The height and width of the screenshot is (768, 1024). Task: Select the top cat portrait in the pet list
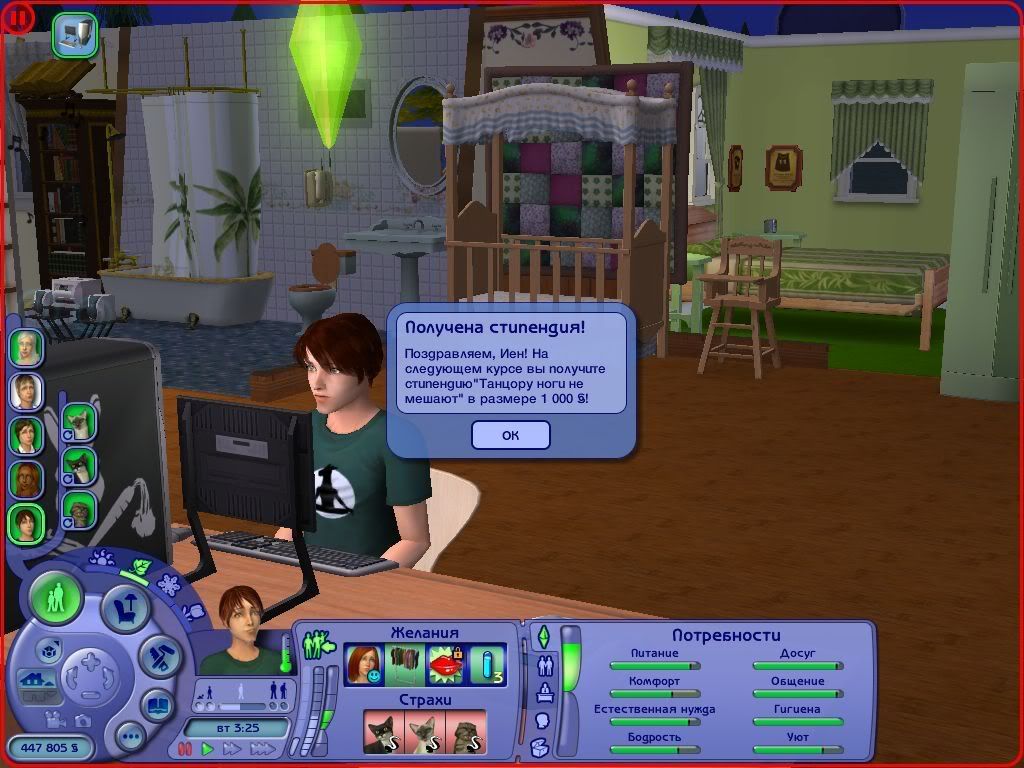tap(78, 421)
